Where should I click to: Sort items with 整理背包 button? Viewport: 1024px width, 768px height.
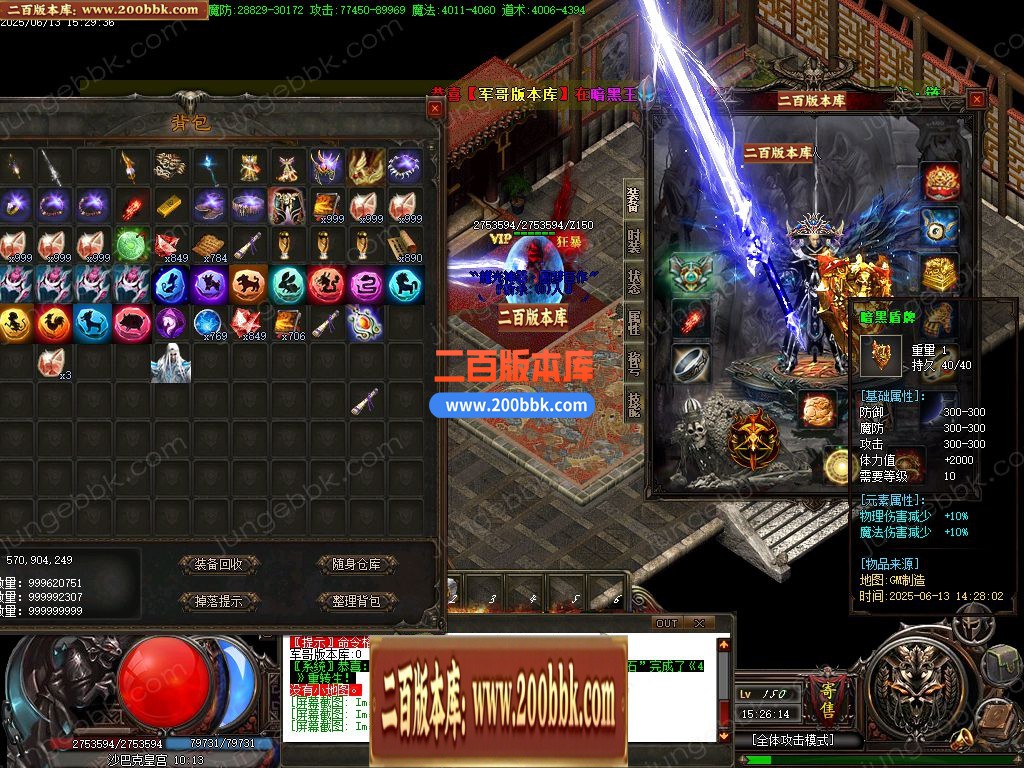356,601
